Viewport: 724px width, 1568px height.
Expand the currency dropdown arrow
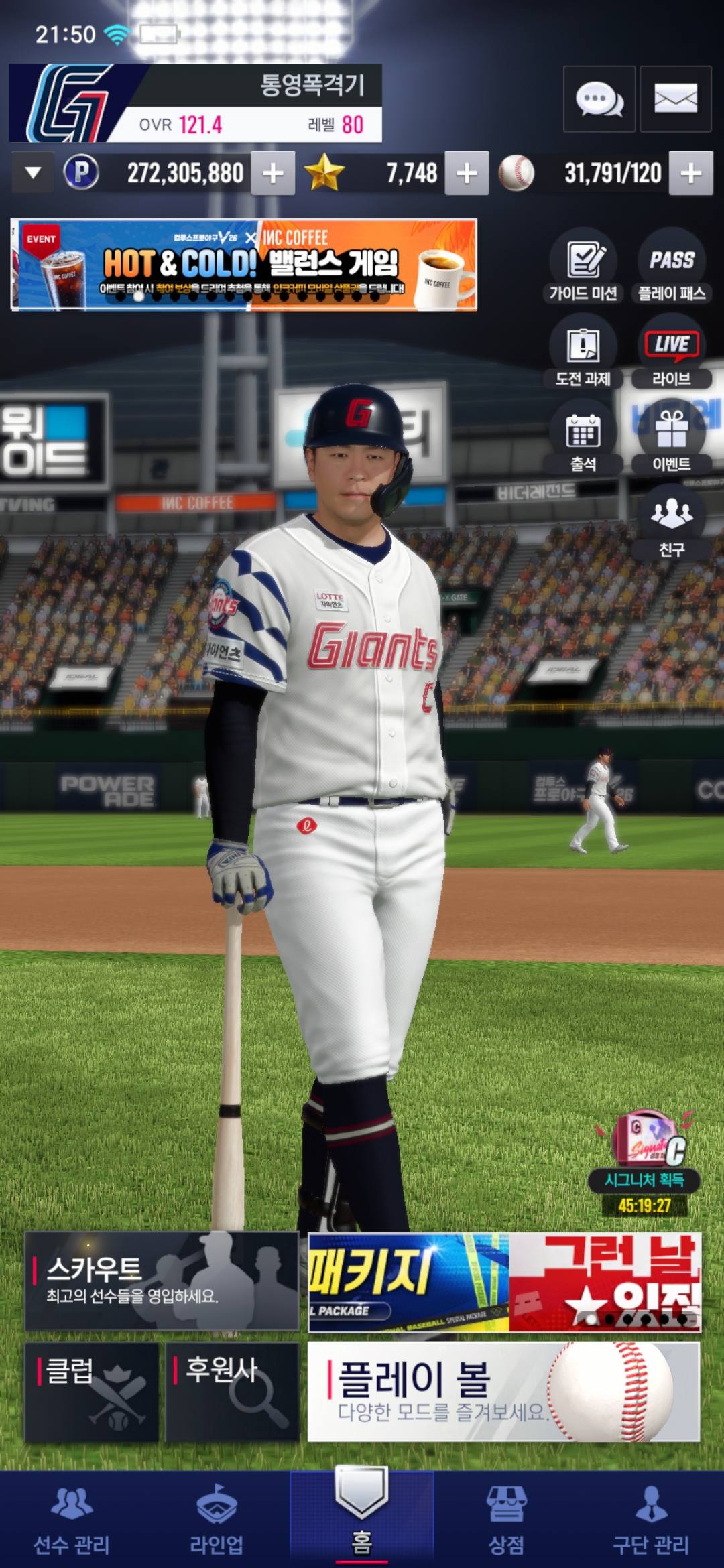tap(32, 173)
